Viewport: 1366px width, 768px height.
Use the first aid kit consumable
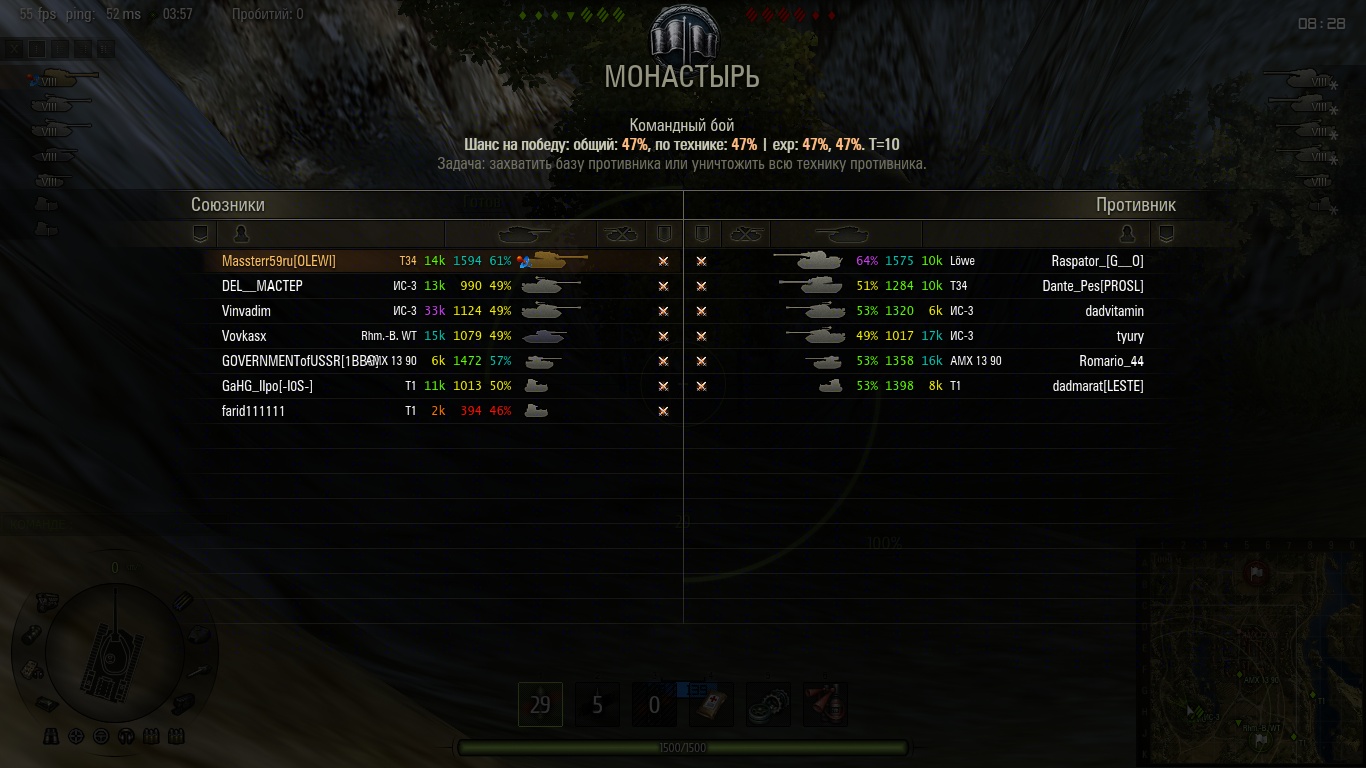tap(711, 705)
